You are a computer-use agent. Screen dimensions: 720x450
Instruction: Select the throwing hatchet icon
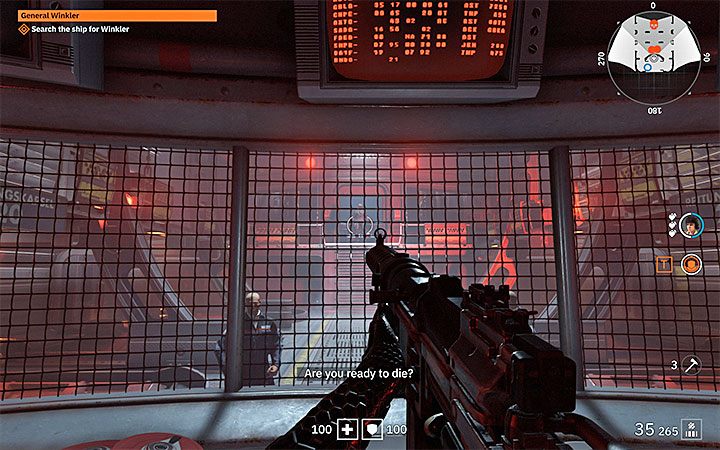pos(691,365)
